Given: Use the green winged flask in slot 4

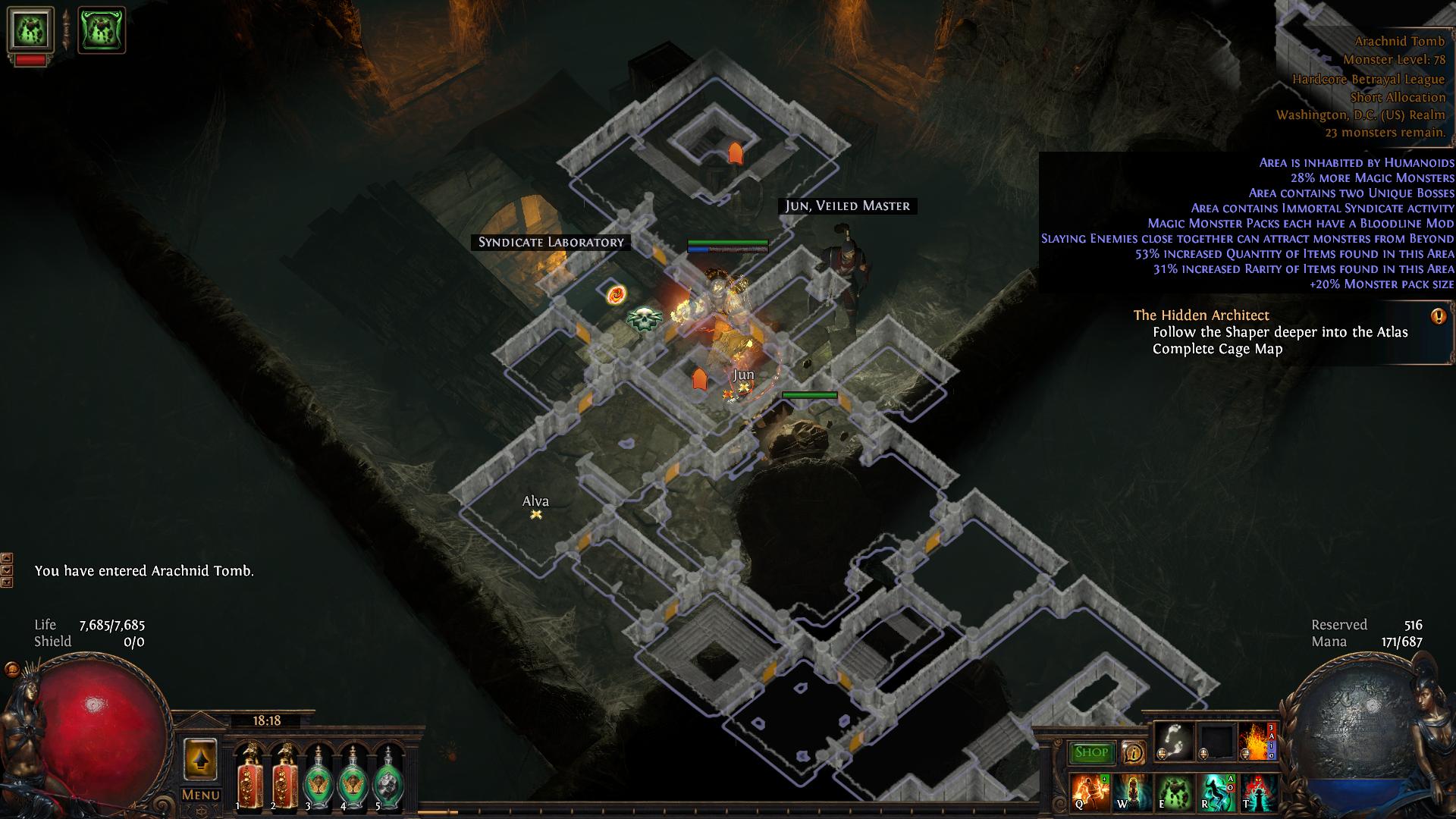Looking at the screenshot, I should [353, 777].
